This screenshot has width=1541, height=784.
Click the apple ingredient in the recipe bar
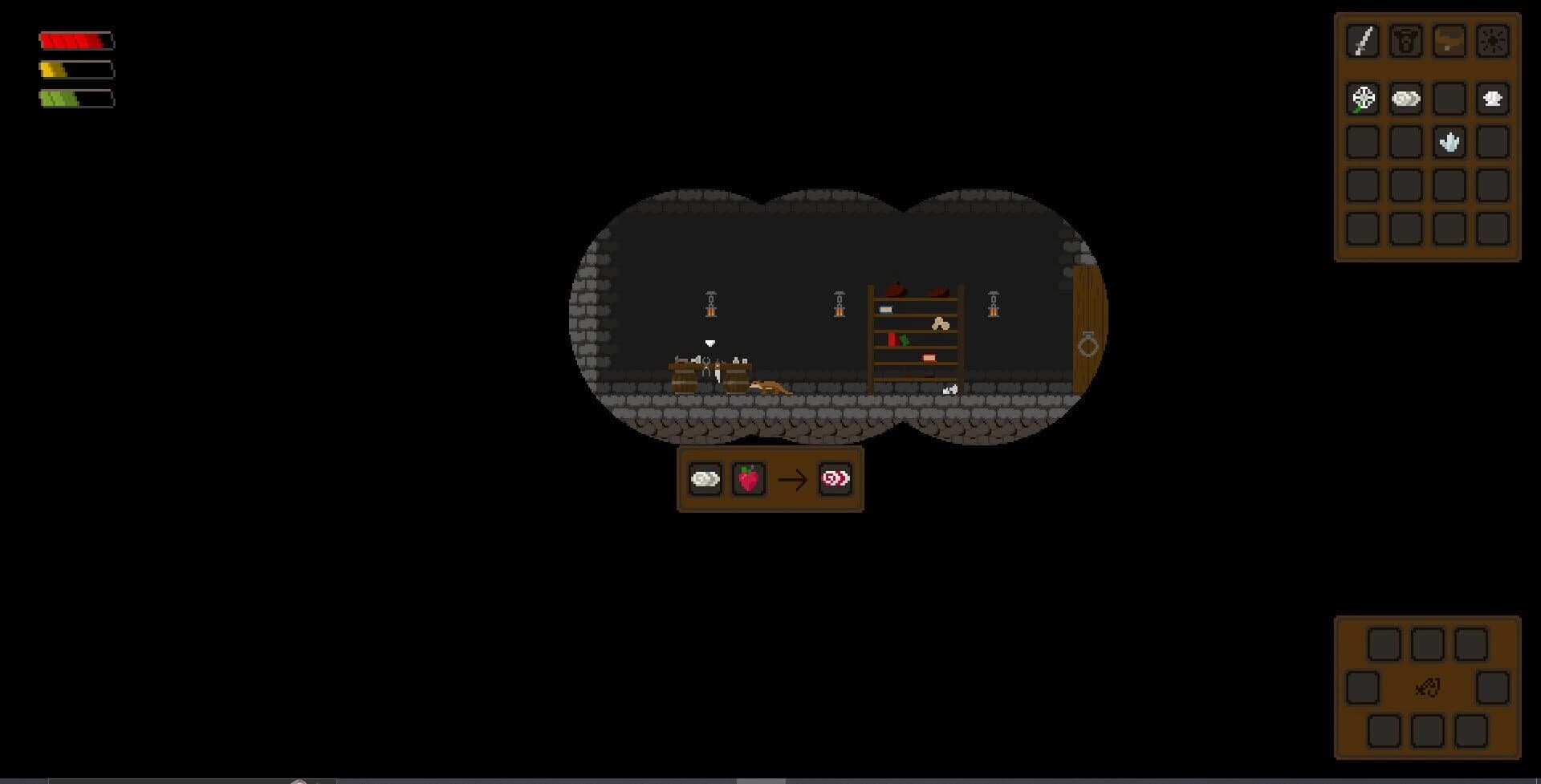[748, 480]
